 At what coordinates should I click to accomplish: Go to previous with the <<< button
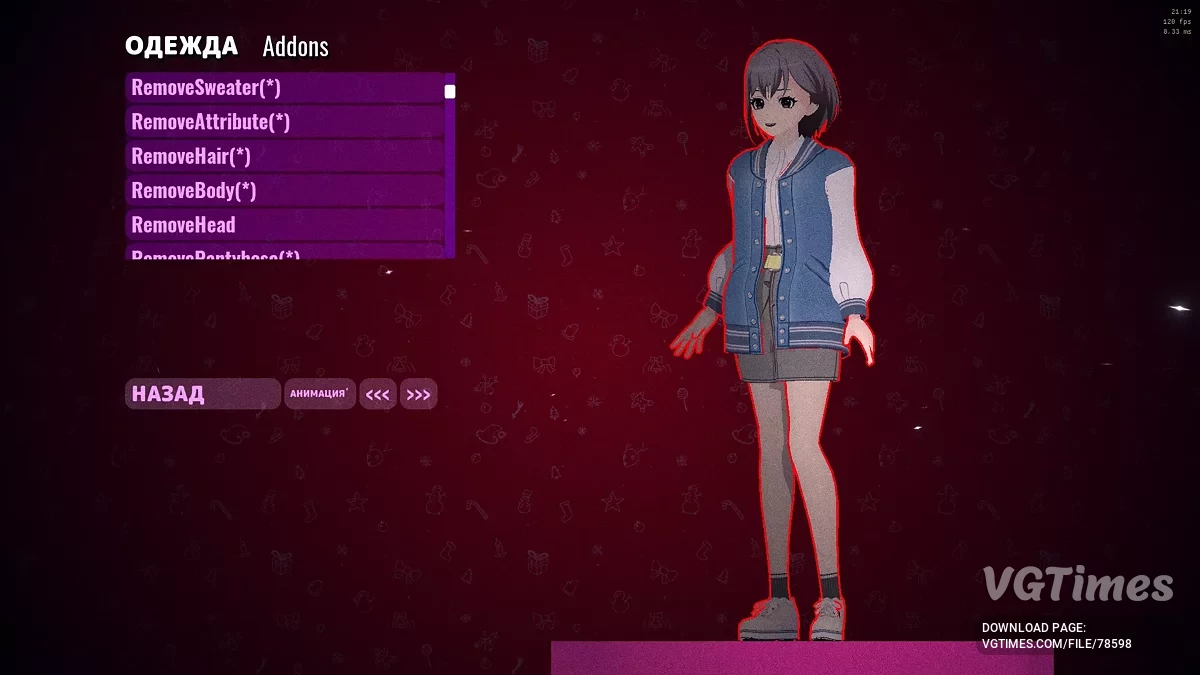tap(378, 395)
